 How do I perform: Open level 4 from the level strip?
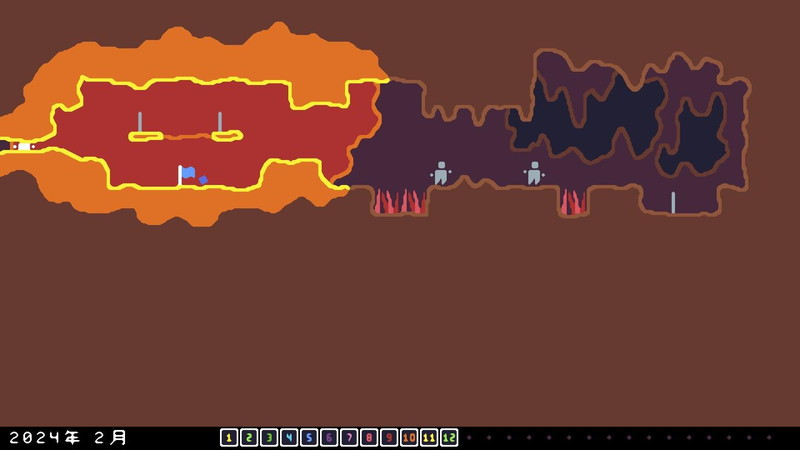(289, 438)
